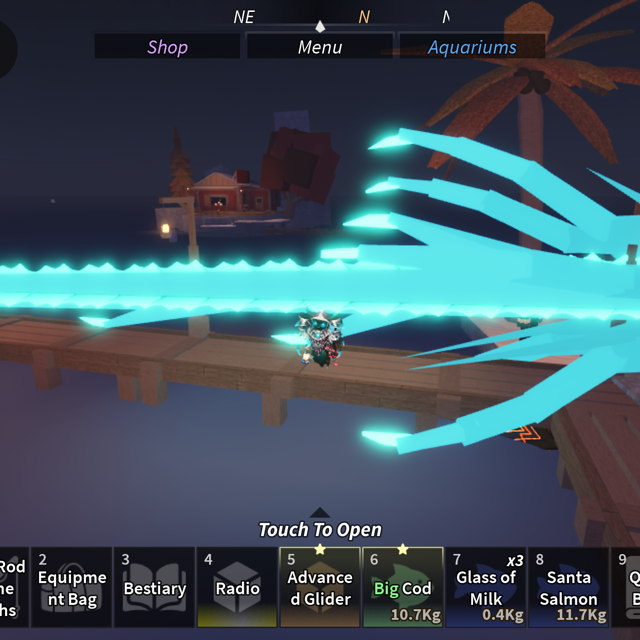Open the Shop button
The height and width of the screenshot is (640, 640).
click(167, 47)
